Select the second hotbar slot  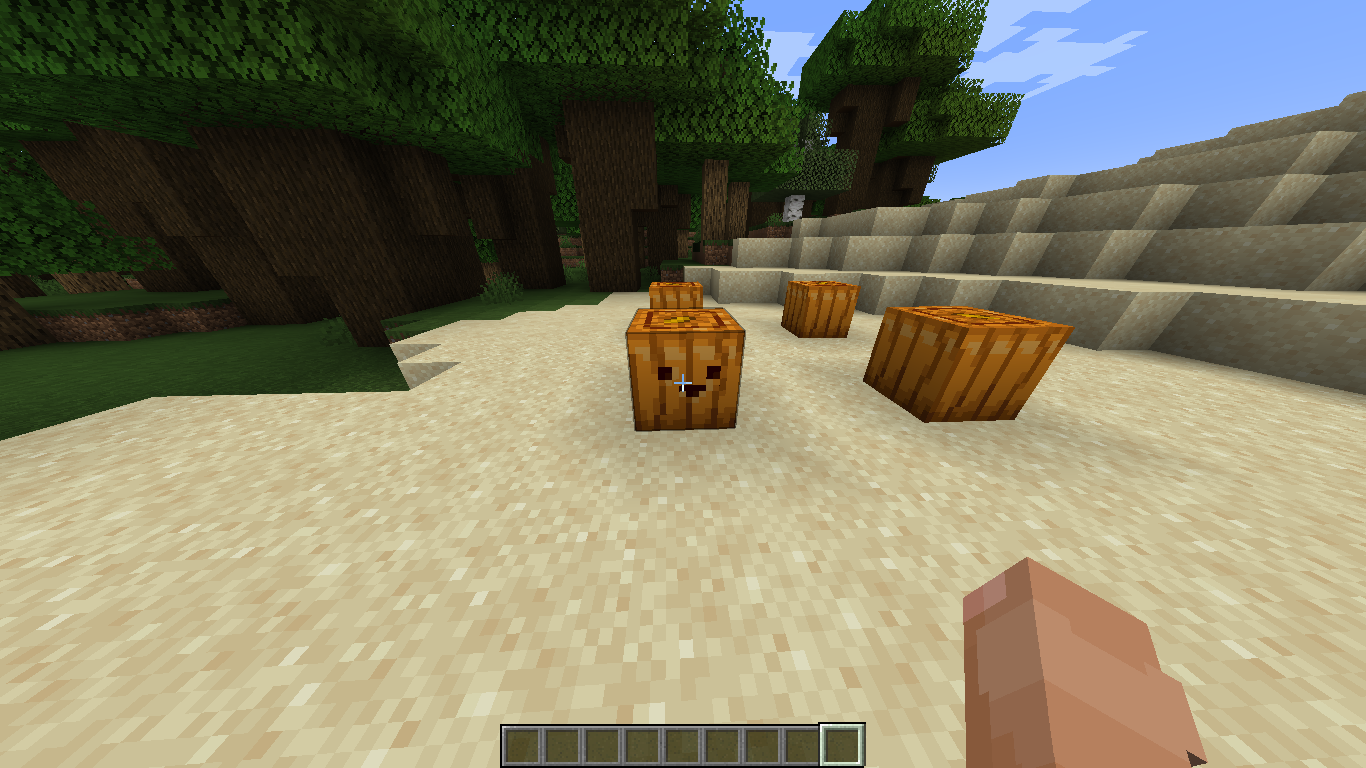[563, 742]
